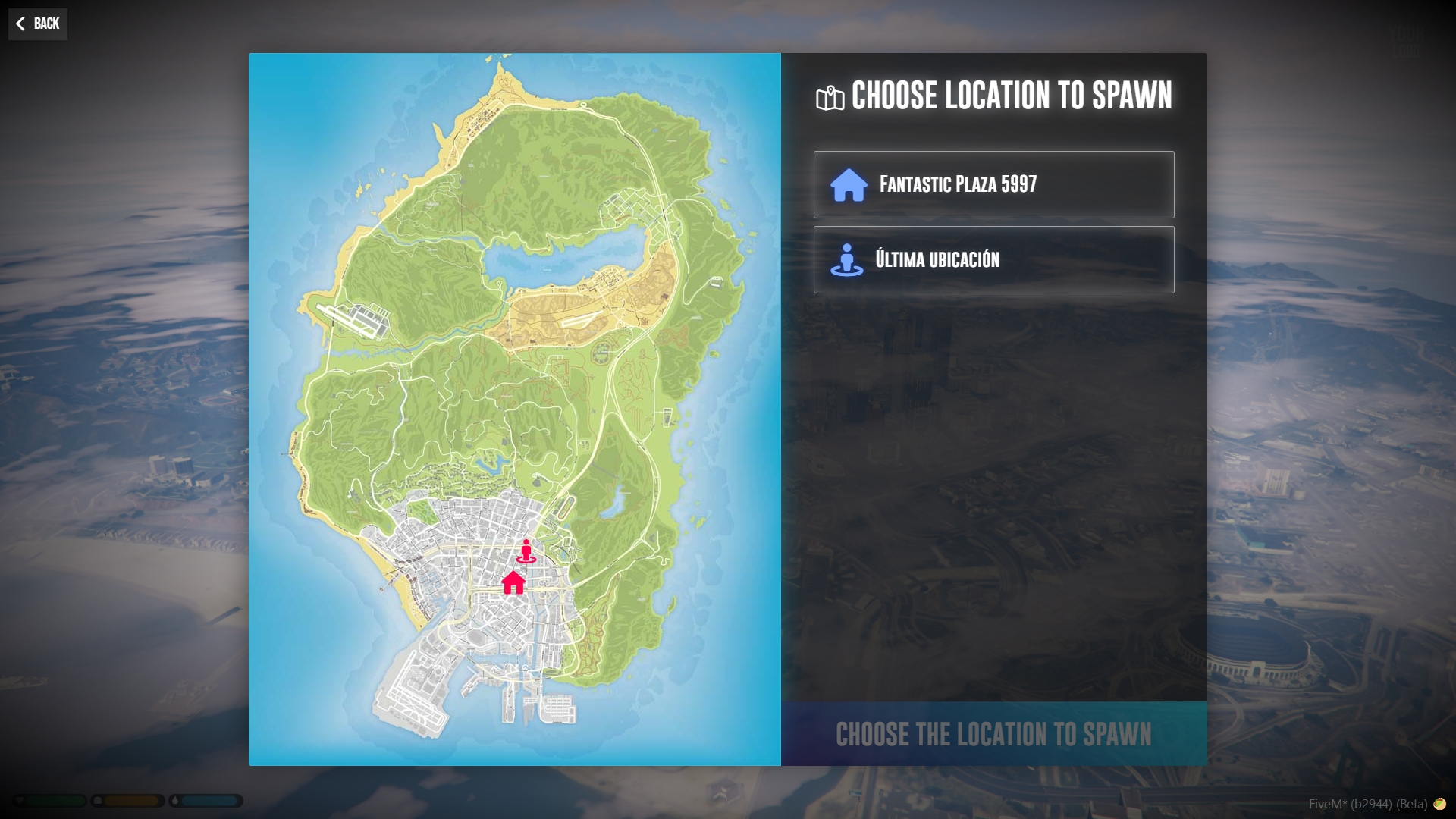The width and height of the screenshot is (1456, 819).
Task: Select the red person marker on map
Action: (526, 551)
